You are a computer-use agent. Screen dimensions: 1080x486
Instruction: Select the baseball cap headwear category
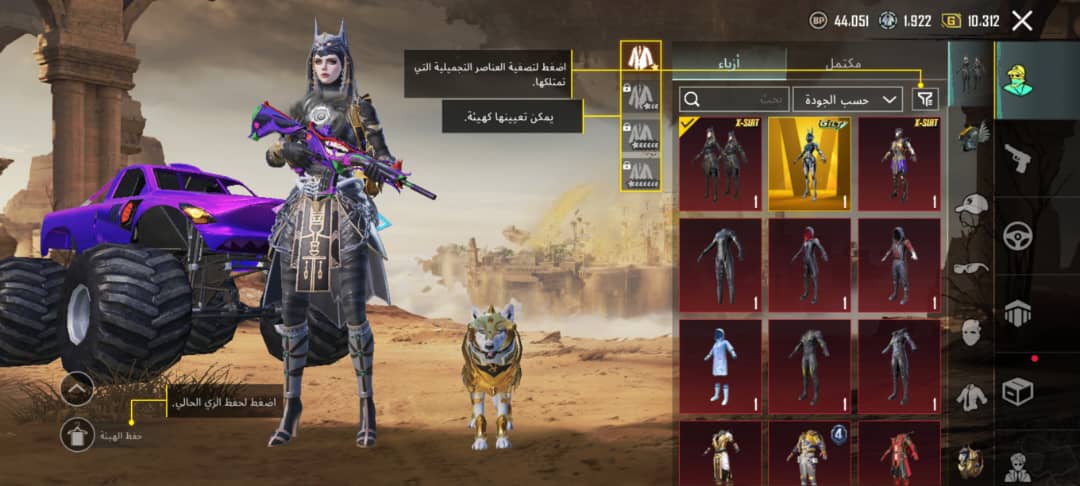[x=970, y=206]
